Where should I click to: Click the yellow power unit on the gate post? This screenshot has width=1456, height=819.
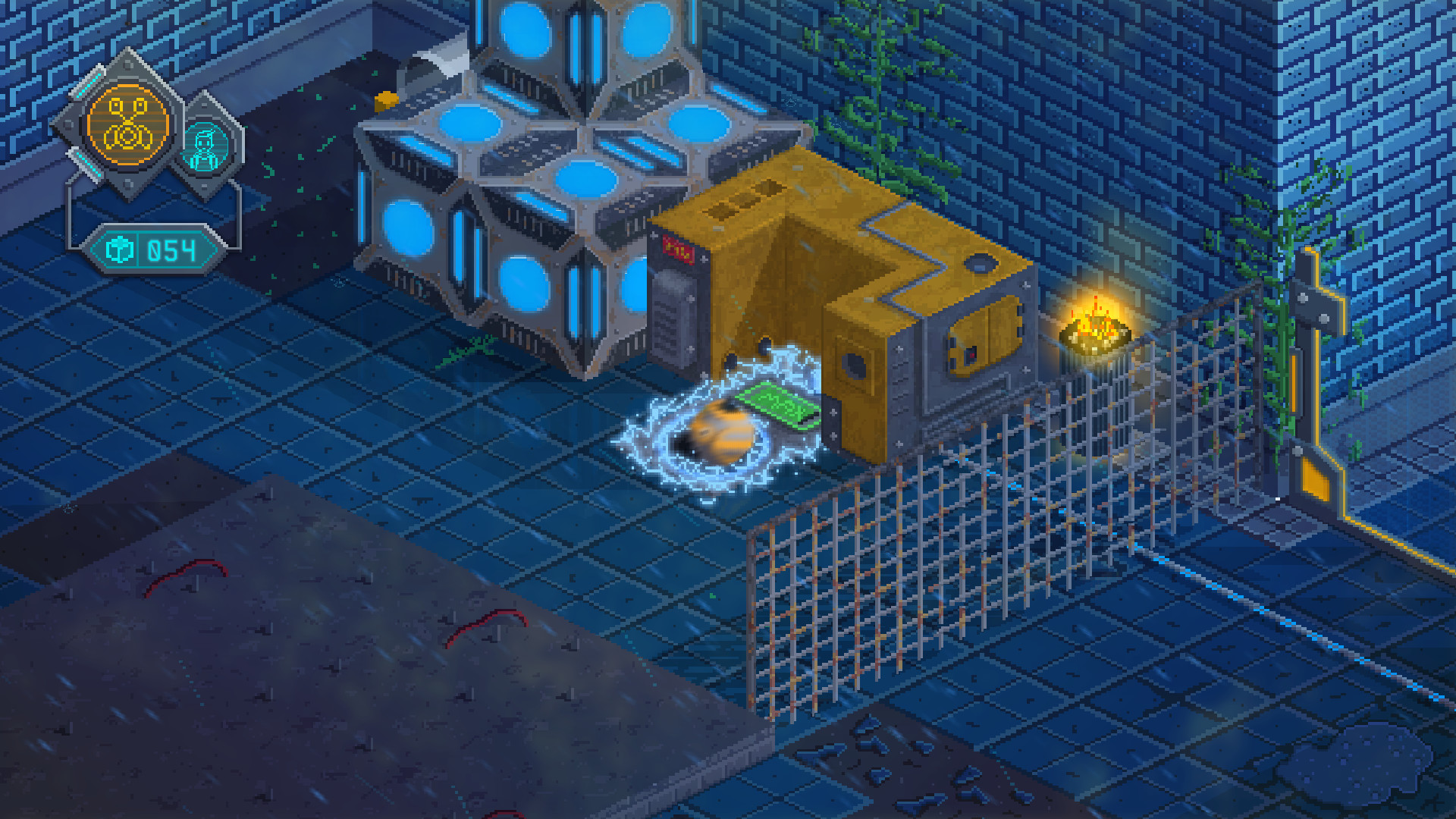coord(1316,478)
